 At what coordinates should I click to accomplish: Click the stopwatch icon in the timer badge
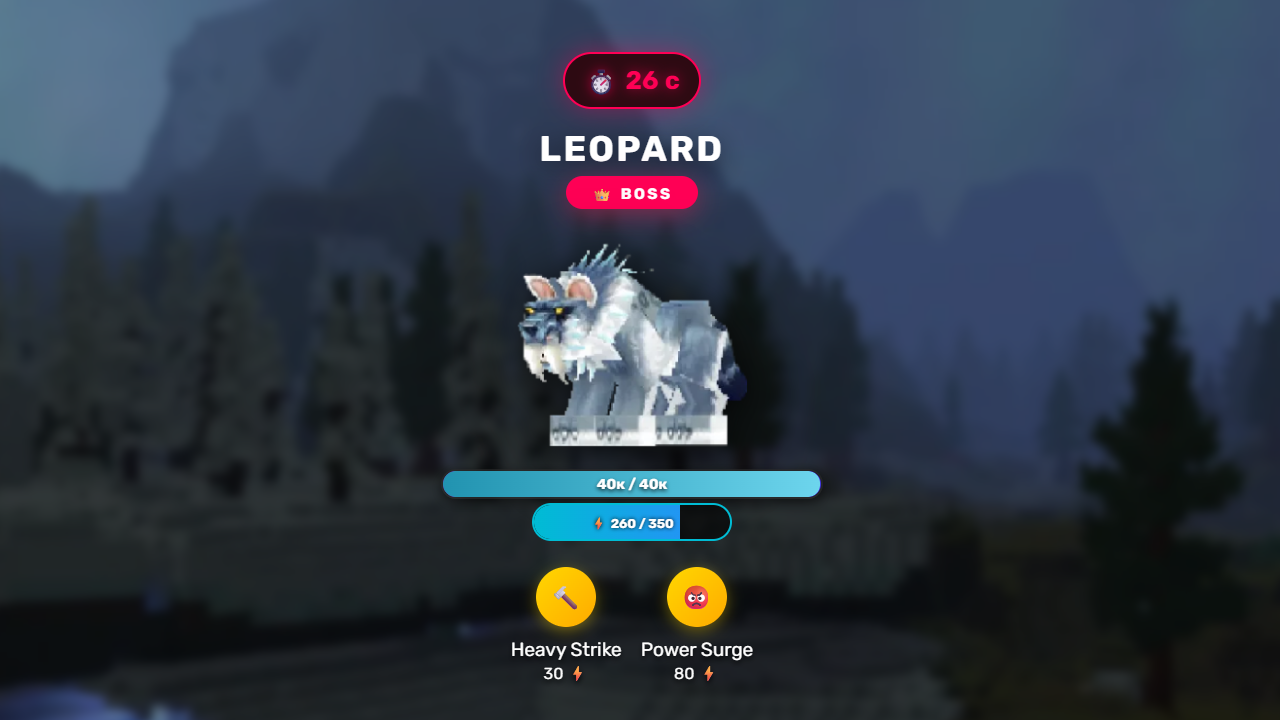point(599,80)
